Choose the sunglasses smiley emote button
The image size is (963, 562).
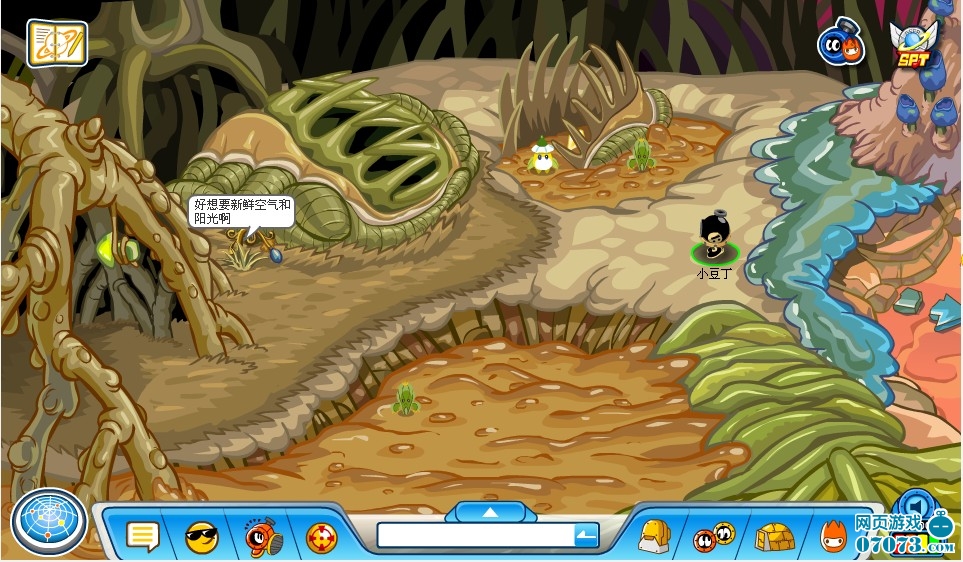[x=202, y=538]
